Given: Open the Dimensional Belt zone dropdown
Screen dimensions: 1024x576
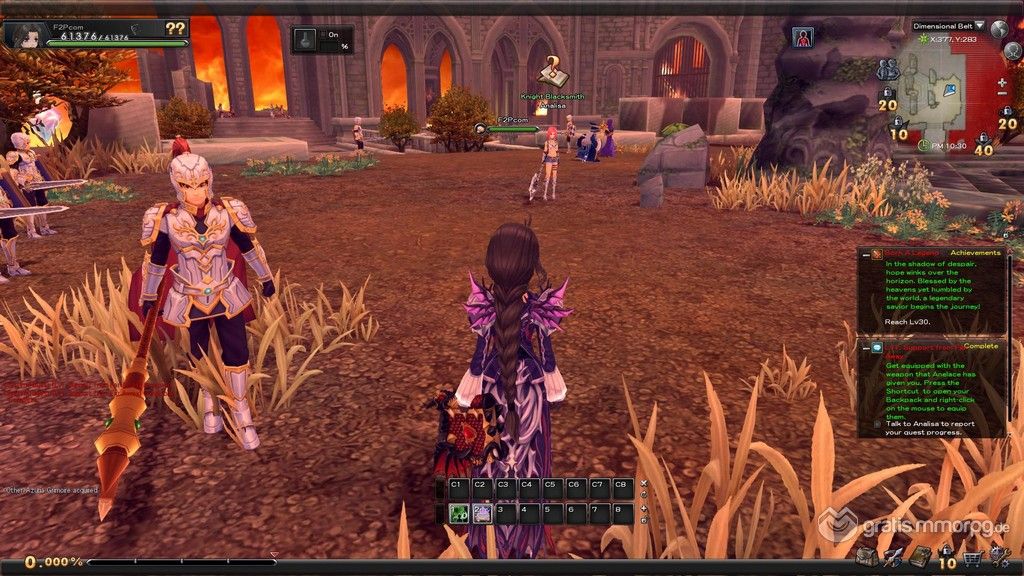Looking at the screenshot, I should click(x=979, y=25).
